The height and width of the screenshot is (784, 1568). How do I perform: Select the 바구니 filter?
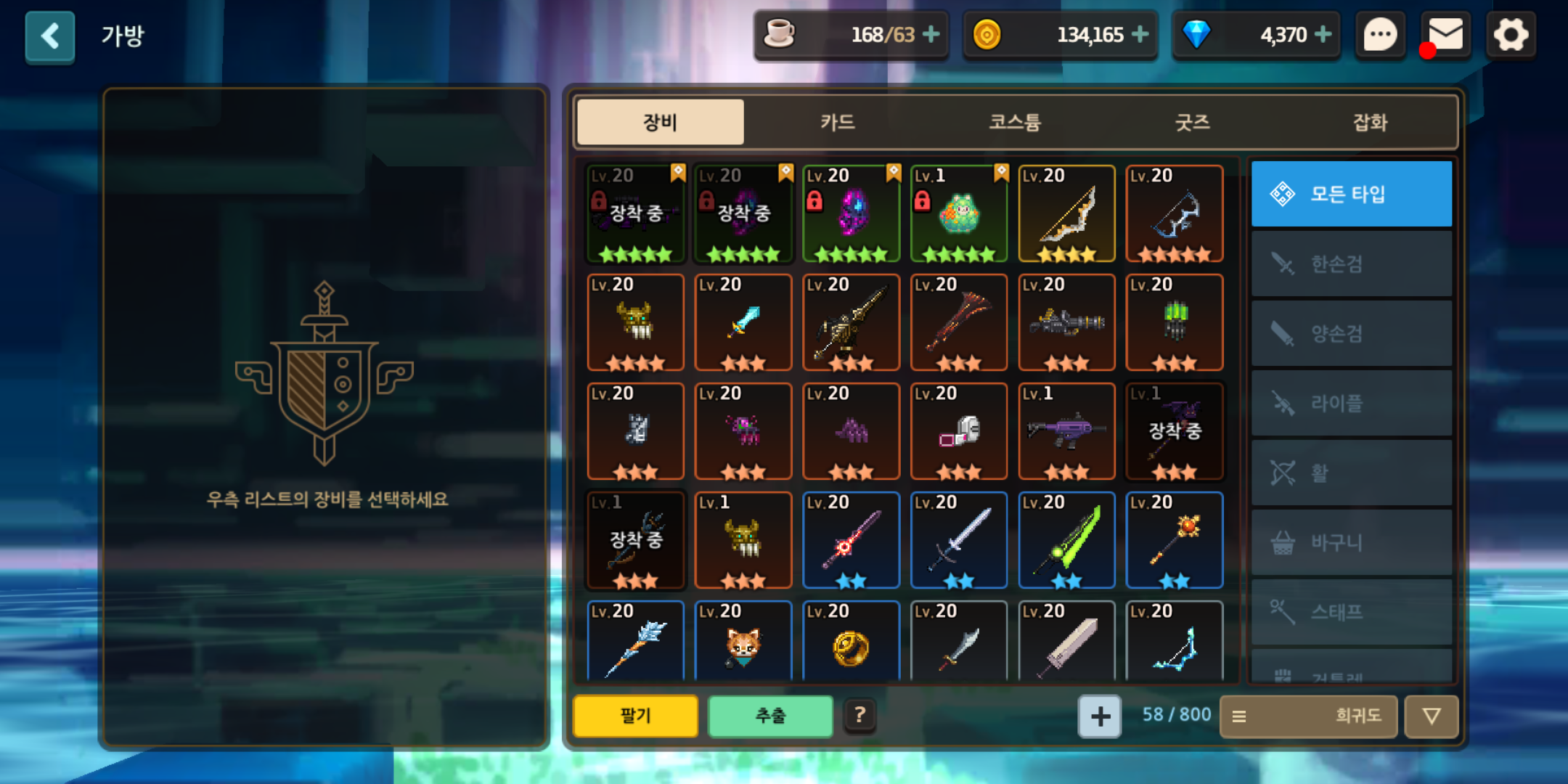click(1351, 542)
